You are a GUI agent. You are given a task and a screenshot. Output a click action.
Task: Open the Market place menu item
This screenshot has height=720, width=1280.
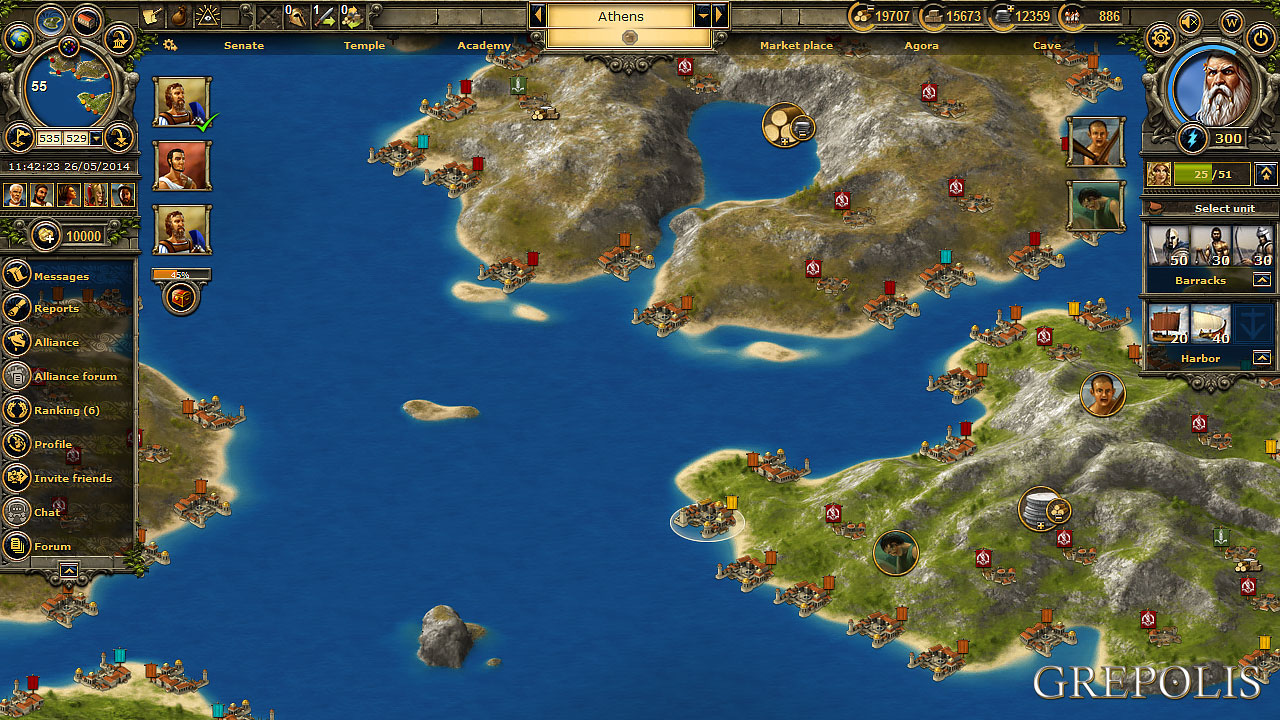(796, 45)
